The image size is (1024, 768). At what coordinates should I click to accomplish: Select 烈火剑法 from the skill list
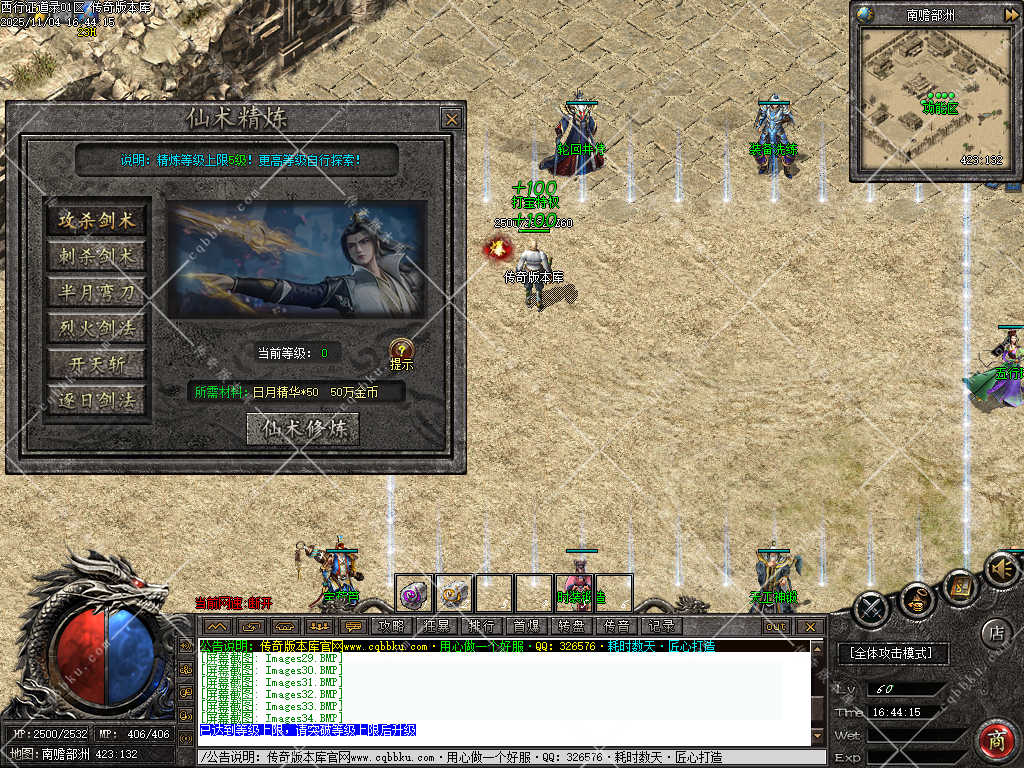click(96, 329)
